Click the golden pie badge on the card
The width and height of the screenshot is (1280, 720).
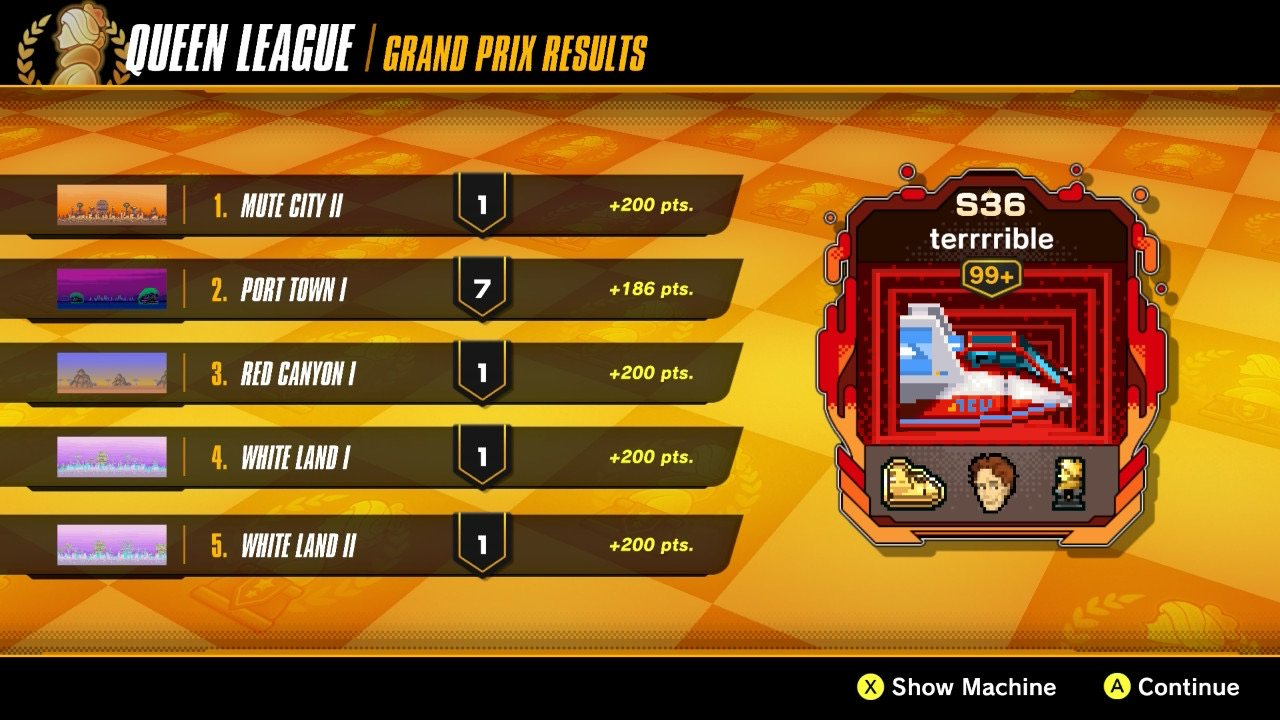coord(913,483)
